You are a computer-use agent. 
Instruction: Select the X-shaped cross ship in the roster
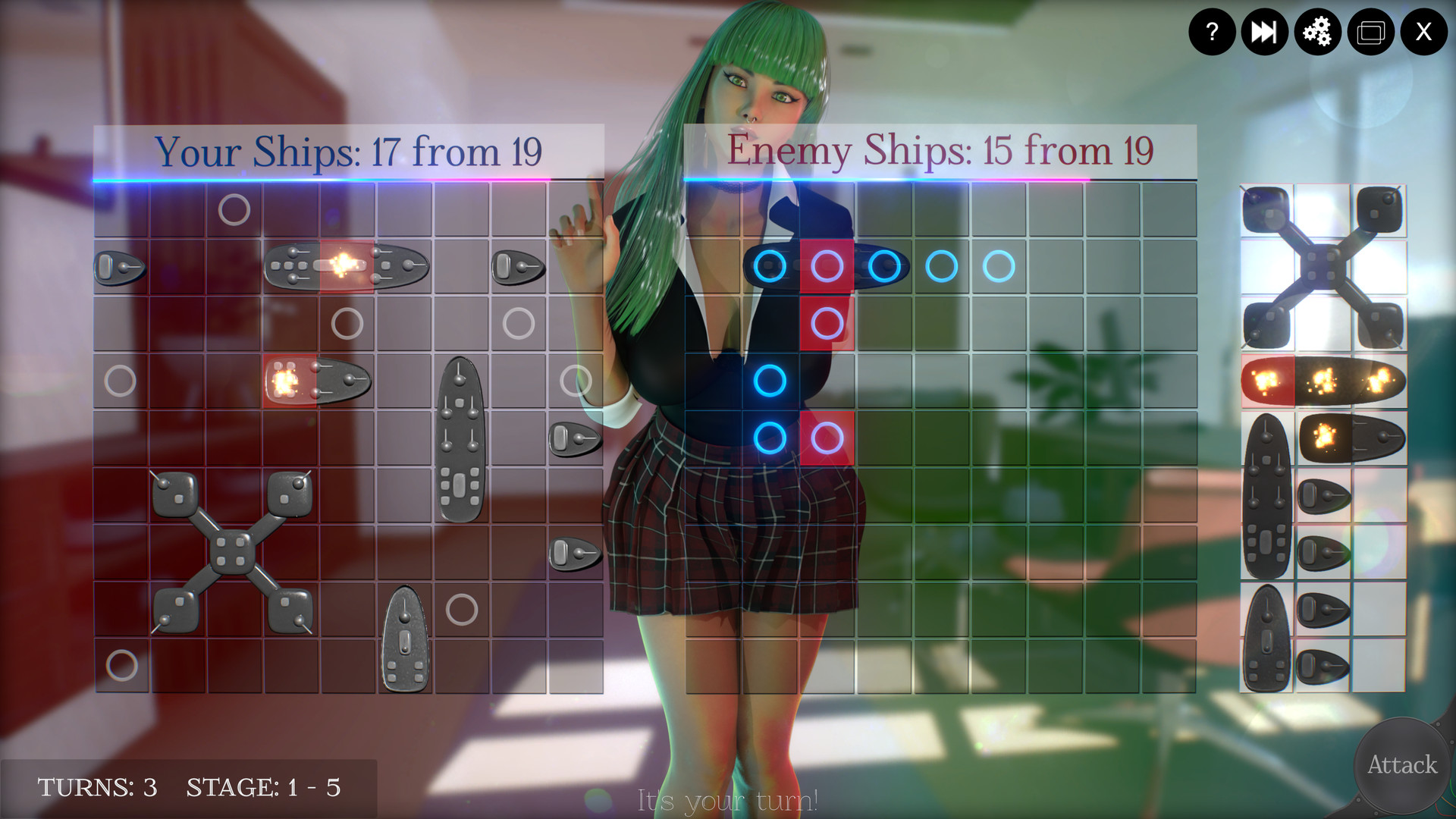click(1322, 265)
